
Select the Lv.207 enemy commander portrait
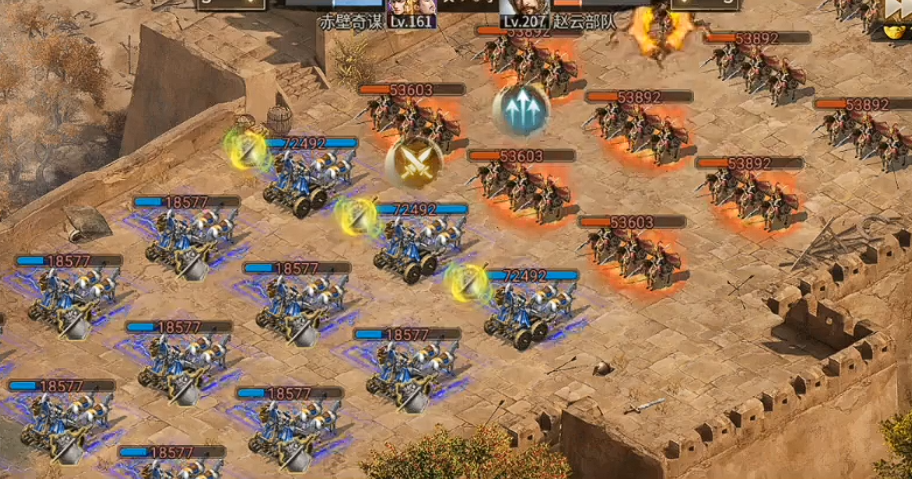coord(524,8)
